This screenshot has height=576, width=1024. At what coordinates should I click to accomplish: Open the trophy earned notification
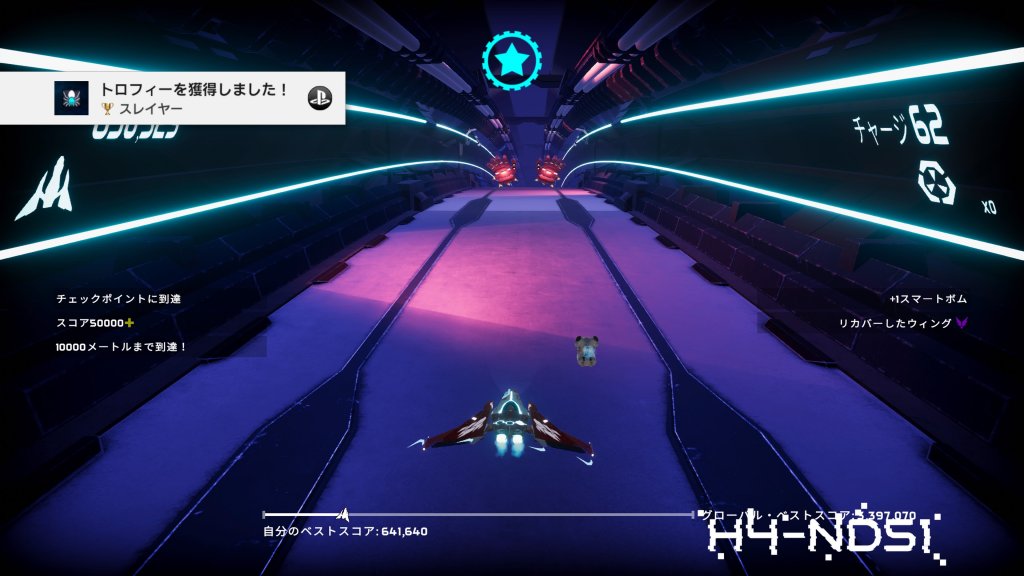click(x=173, y=98)
